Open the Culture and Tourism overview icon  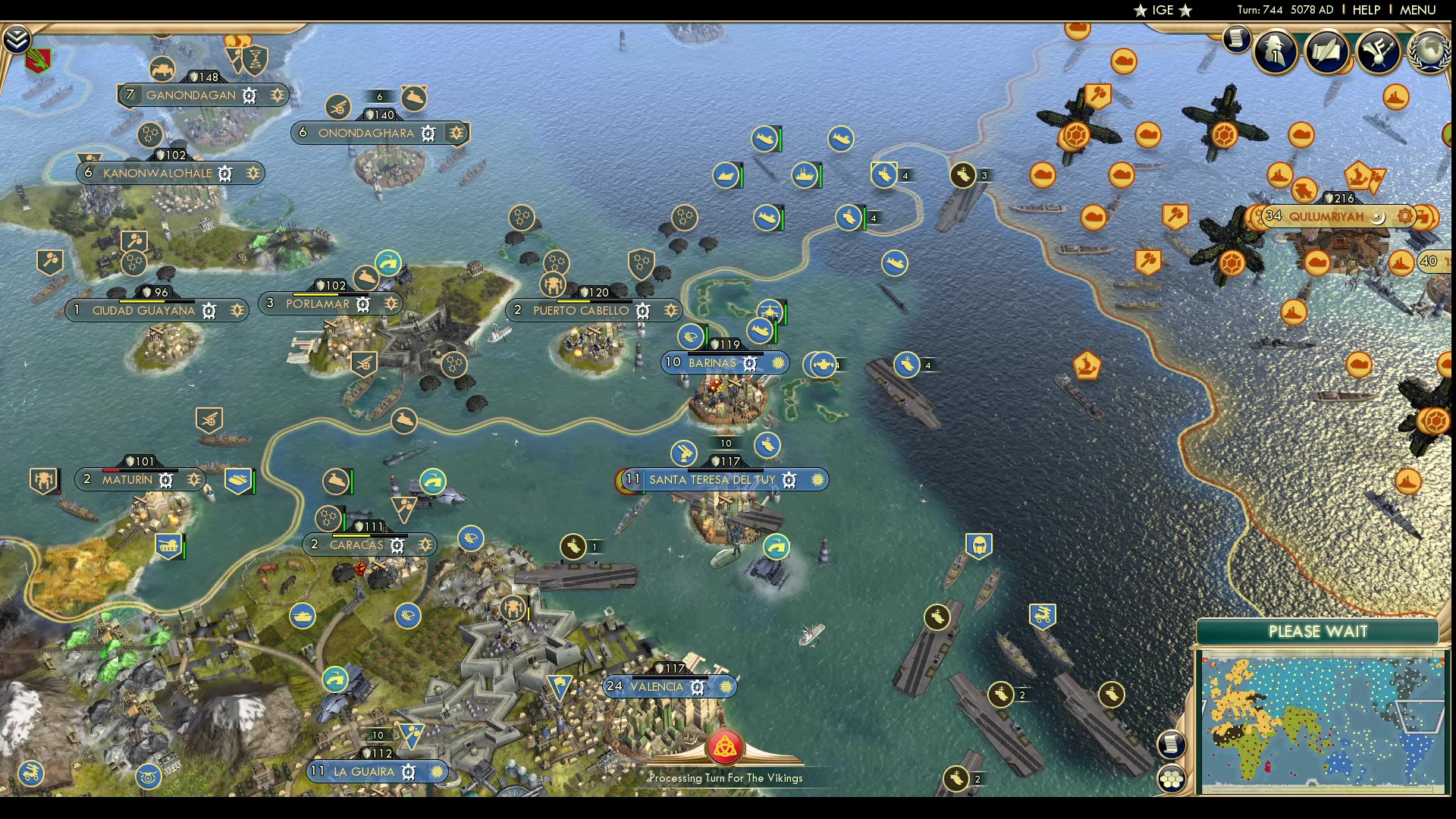pos(1378,52)
